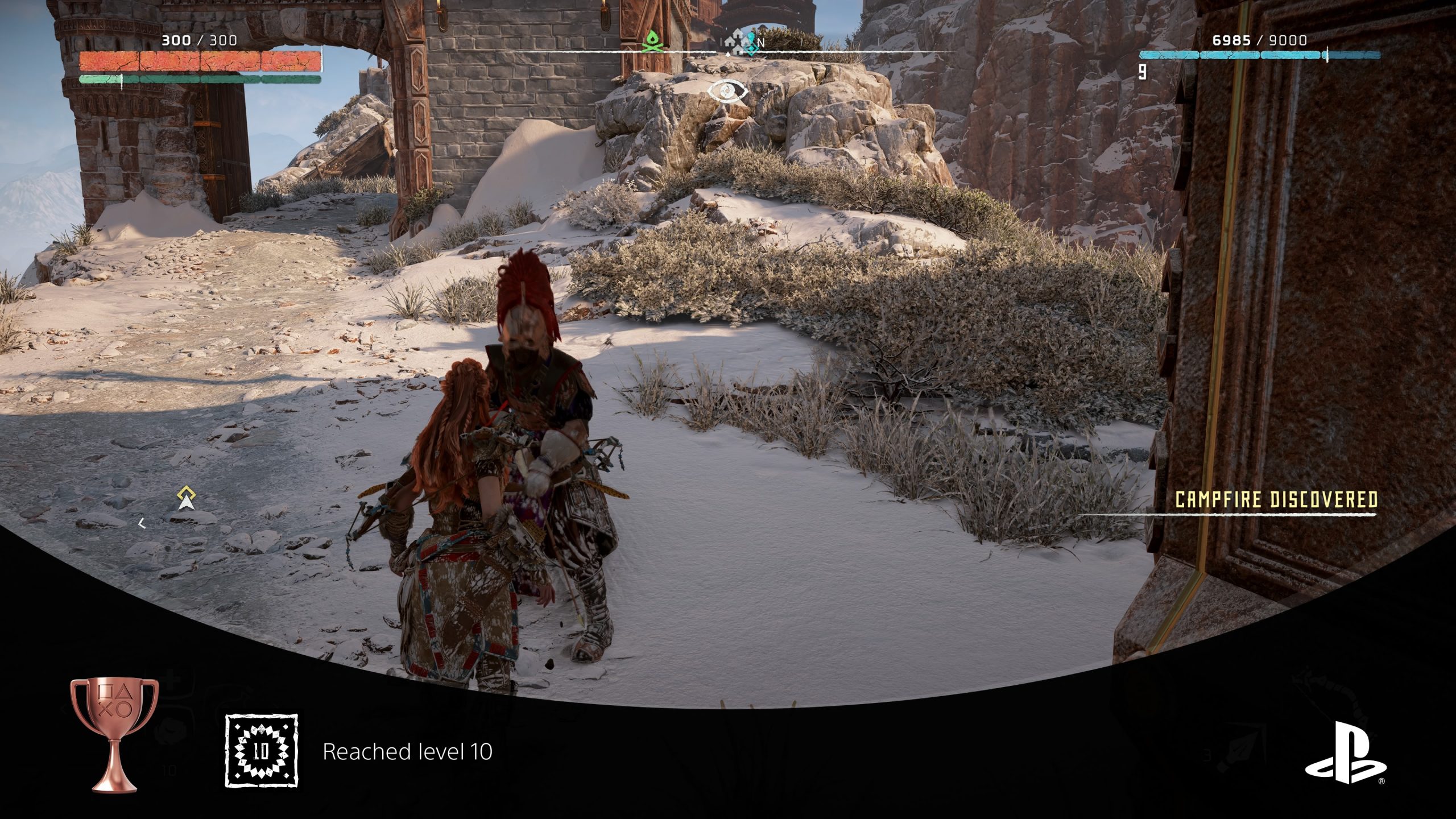The width and height of the screenshot is (1456, 819).
Task: Open the bronze trophy notification
Action: [114, 734]
